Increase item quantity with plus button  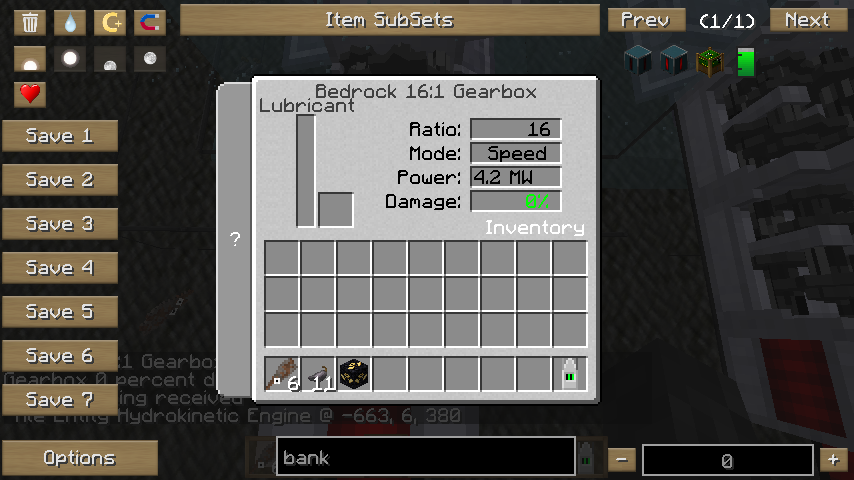pyautogui.click(x=832, y=460)
